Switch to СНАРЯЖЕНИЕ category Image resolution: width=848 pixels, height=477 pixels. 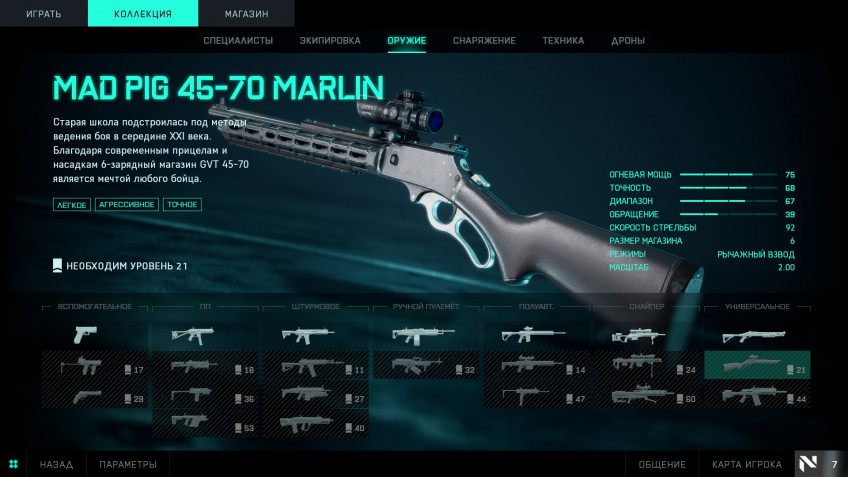coord(484,40)
